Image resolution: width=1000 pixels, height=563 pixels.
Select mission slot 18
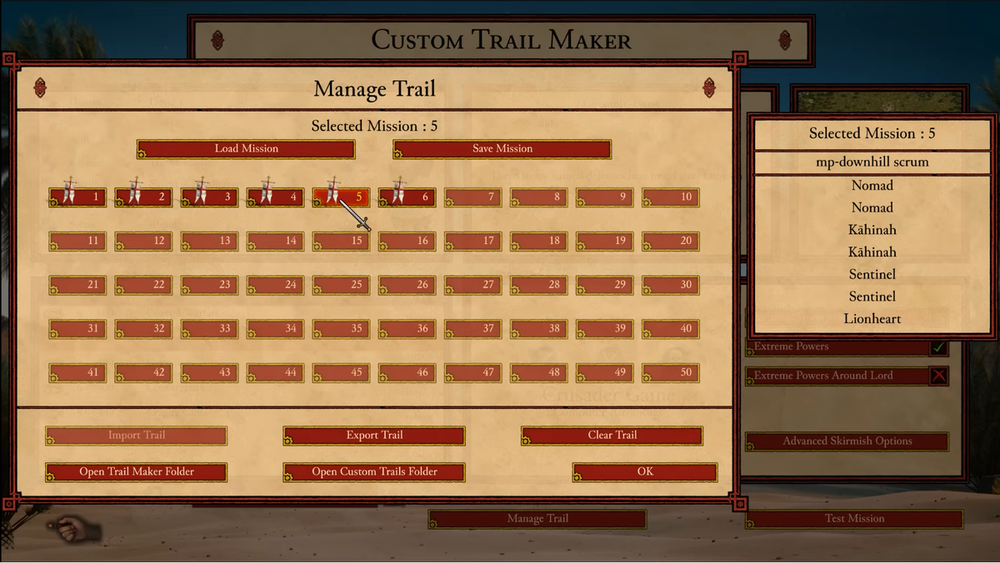click(539, 241)
